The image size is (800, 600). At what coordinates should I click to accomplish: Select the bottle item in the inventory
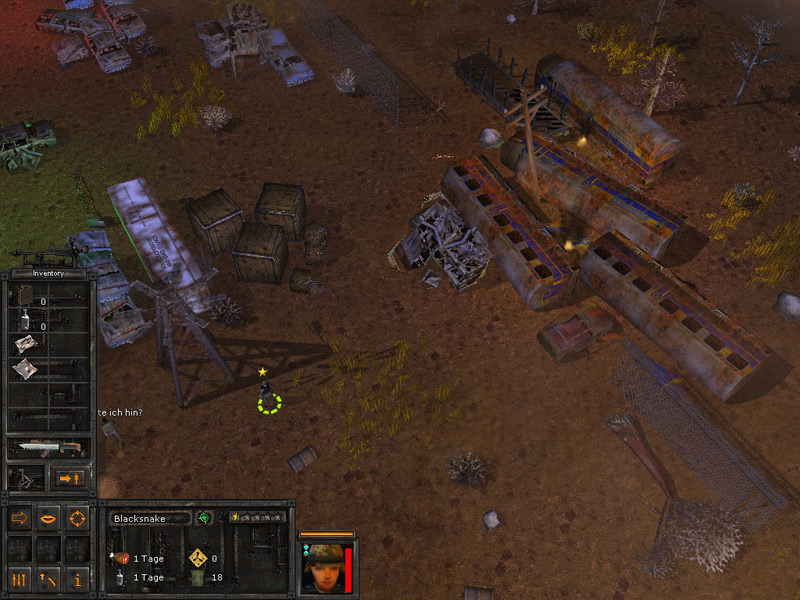coord(24,320)
